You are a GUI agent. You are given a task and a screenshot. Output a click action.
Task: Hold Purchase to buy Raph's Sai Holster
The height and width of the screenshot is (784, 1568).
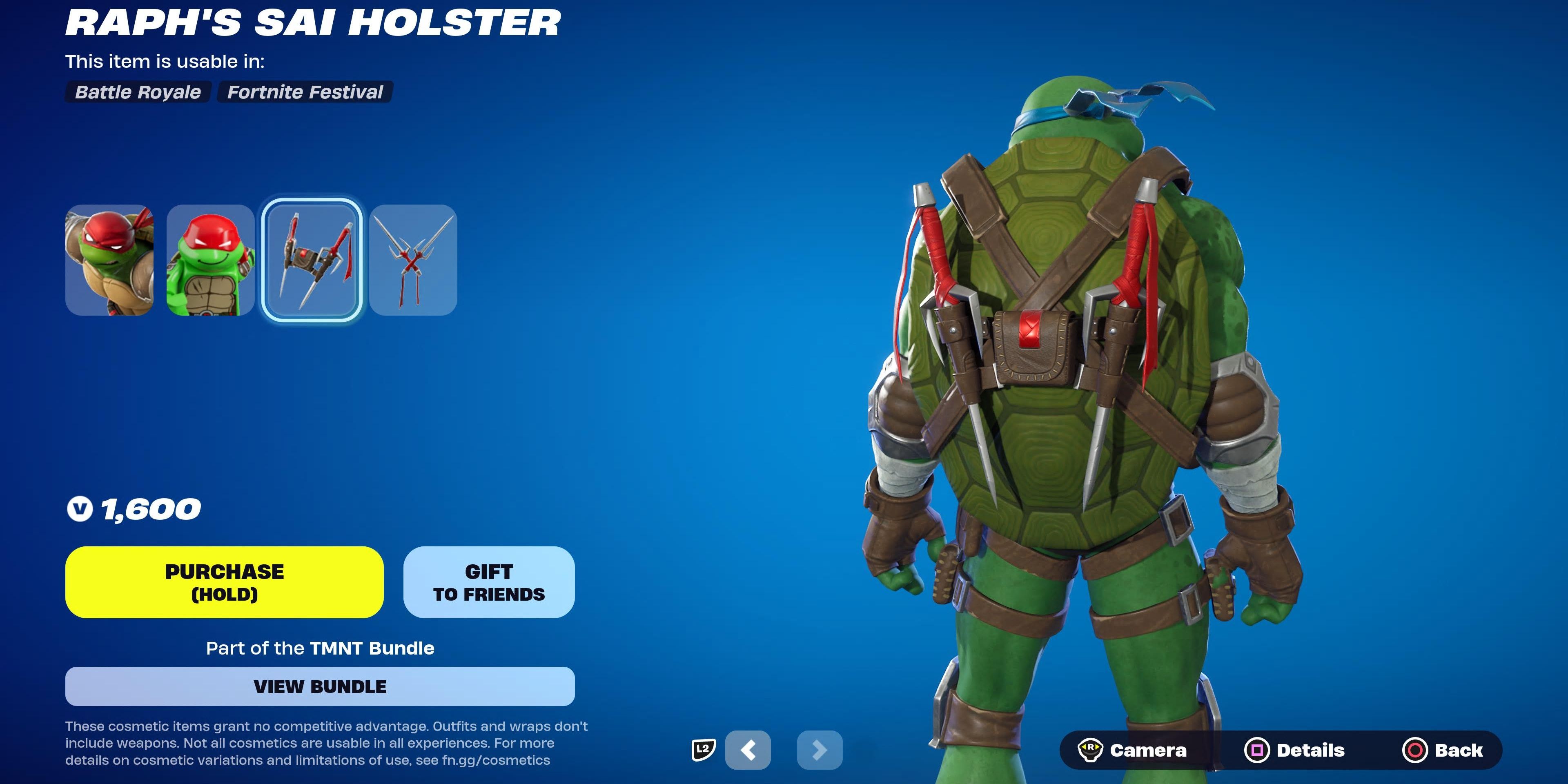click(224, 582)
